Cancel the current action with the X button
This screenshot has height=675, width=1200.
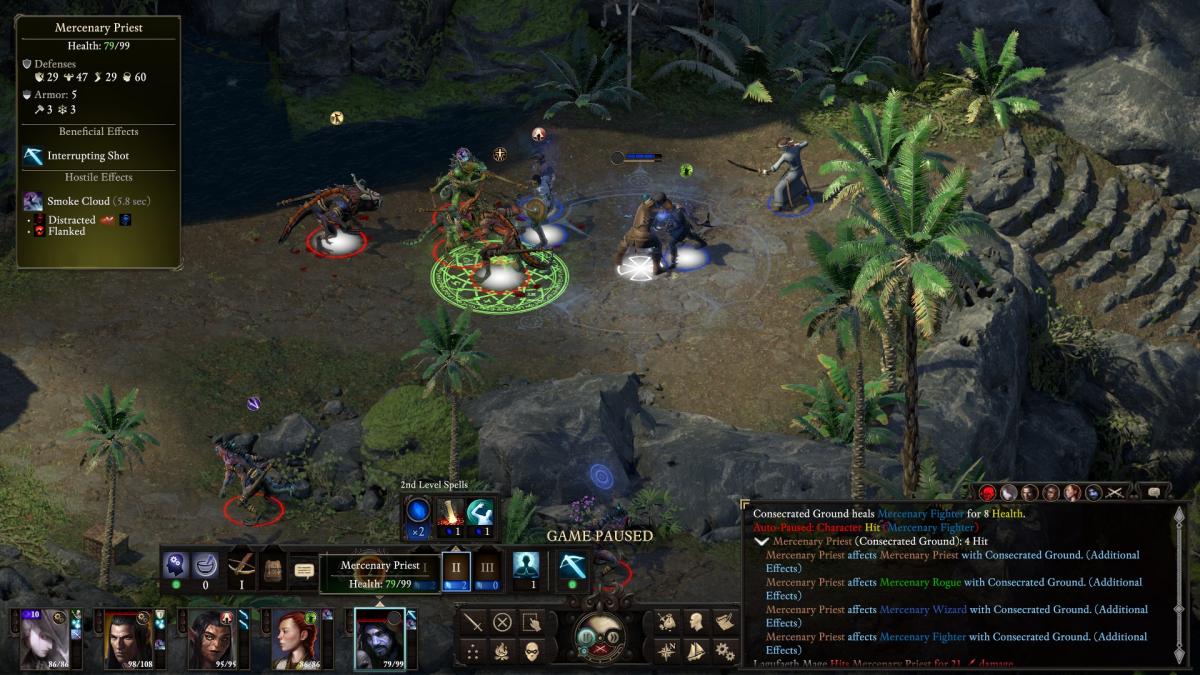pyautogui.click(x=502, y=621)
